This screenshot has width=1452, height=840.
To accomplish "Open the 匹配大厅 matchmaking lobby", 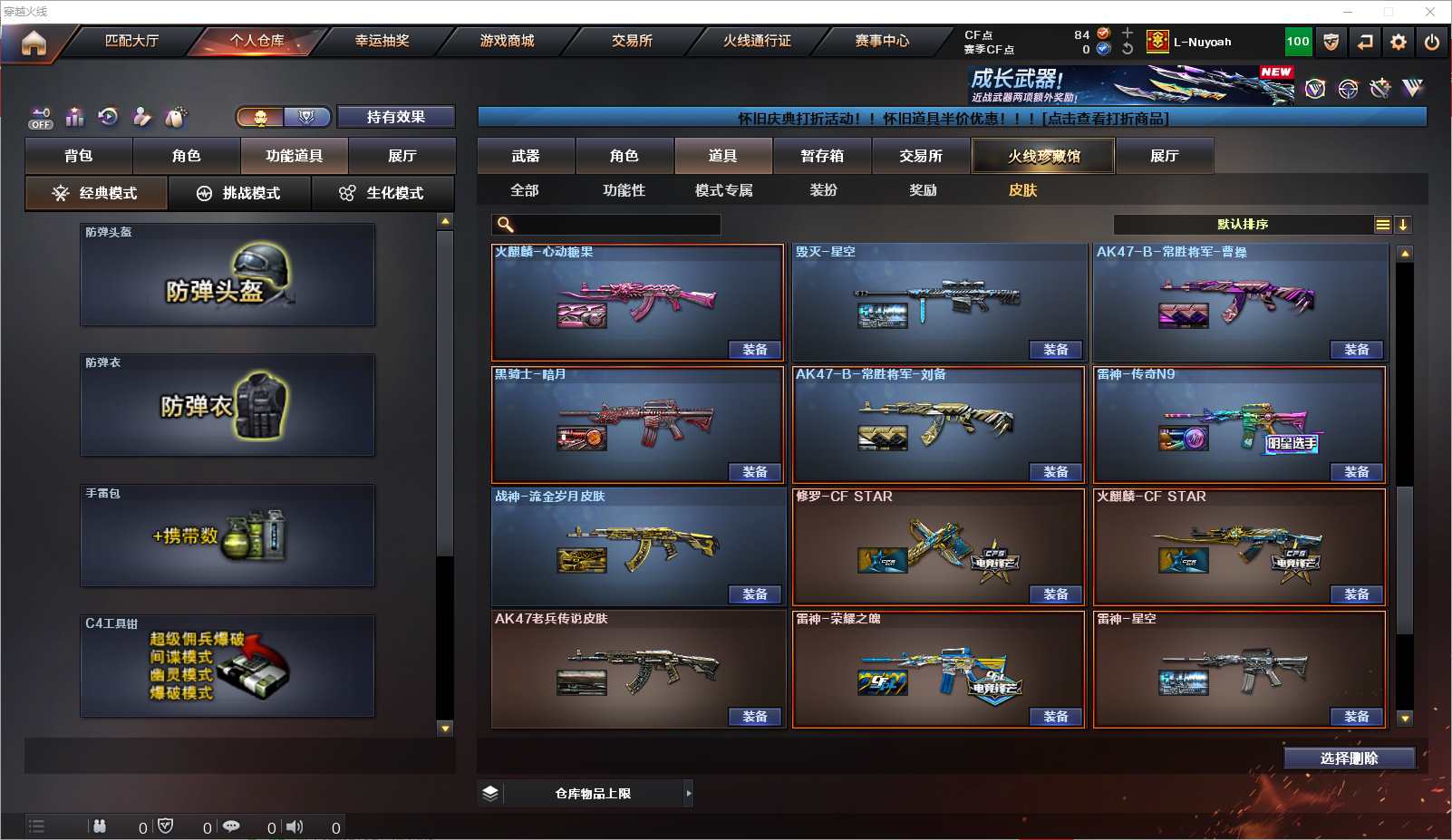I will [131, 41].
